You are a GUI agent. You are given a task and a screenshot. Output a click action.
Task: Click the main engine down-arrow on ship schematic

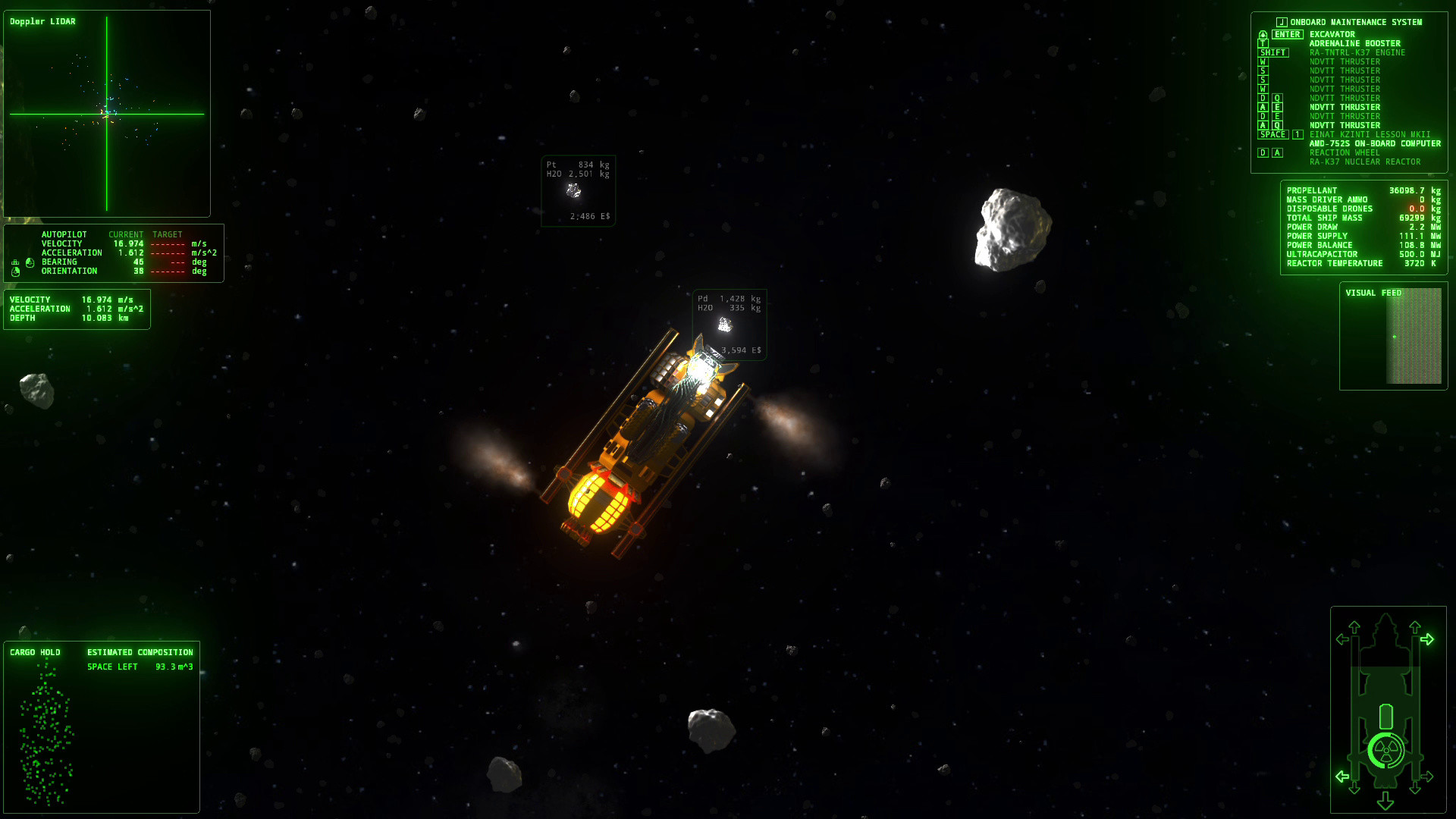1385,800
